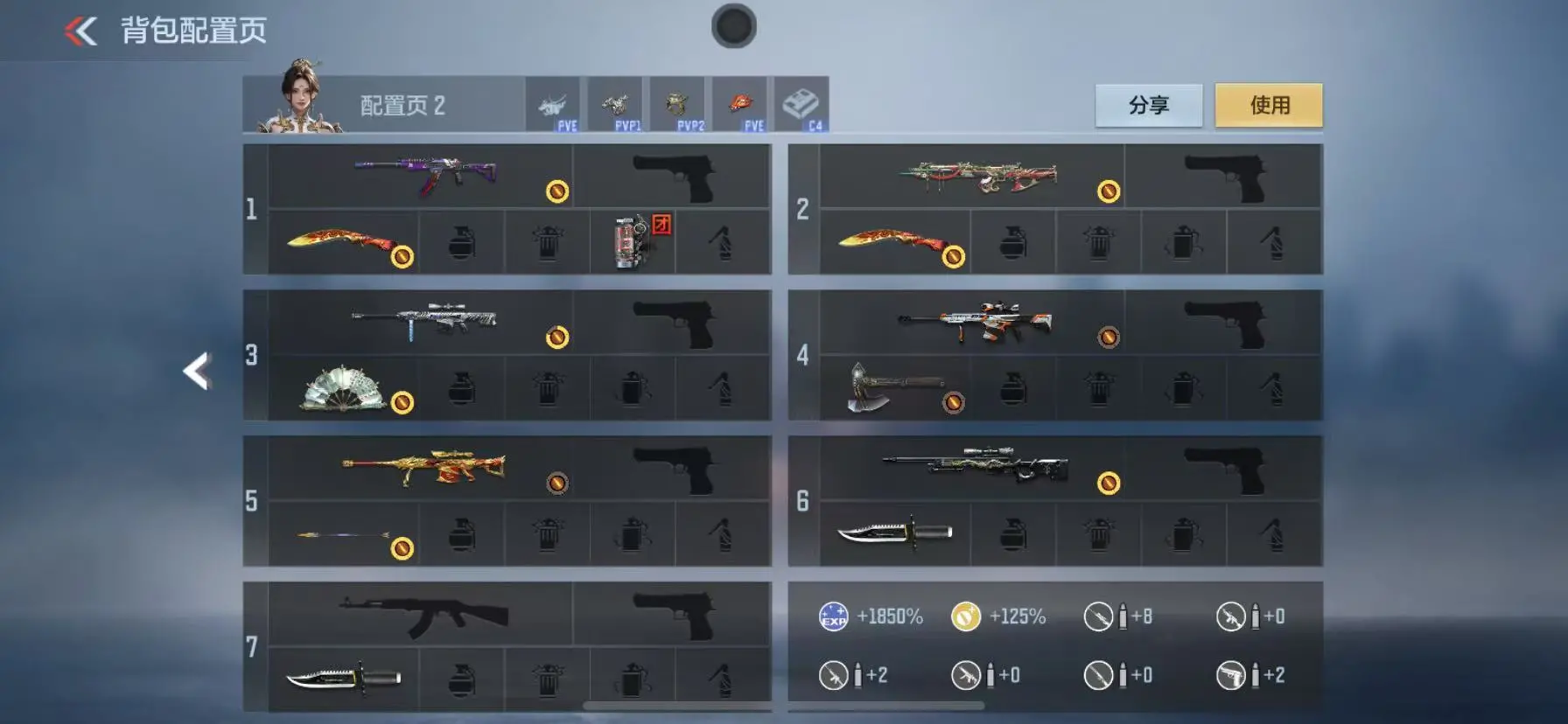Choose the red-gold dragon rifle in bag 2

(978, 176)
